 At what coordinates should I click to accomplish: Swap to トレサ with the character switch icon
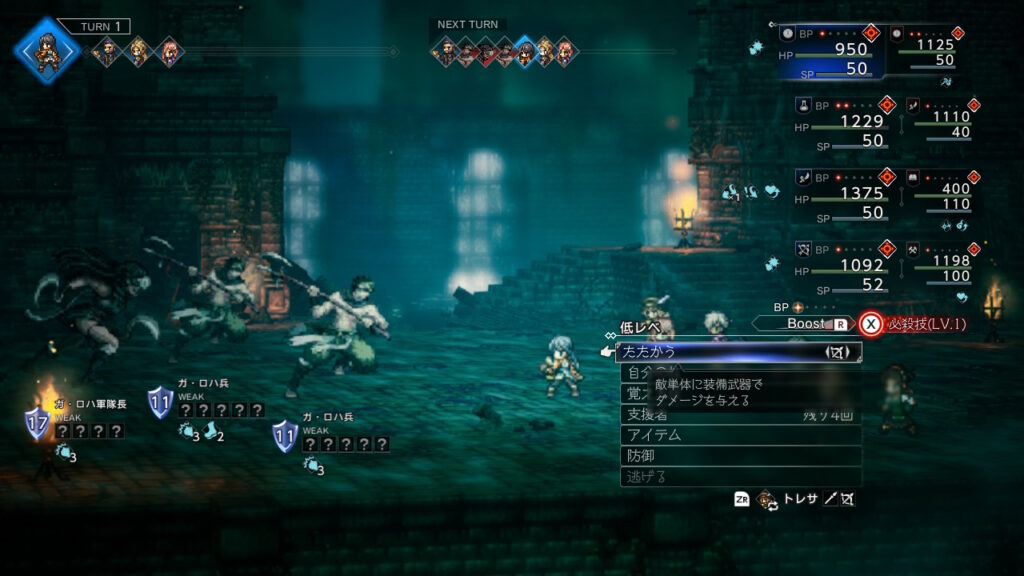(768, 500)
